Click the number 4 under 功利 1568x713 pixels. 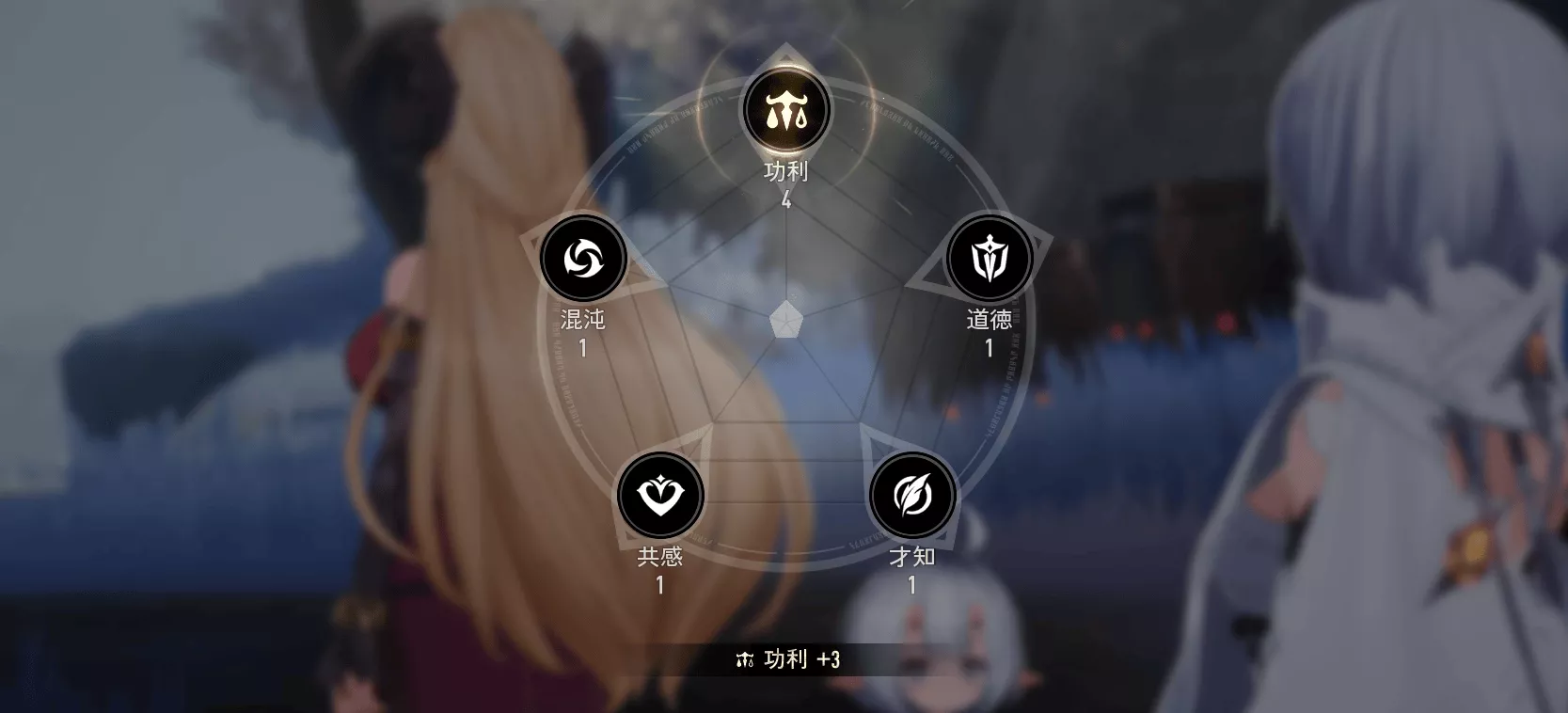(786, 199)
